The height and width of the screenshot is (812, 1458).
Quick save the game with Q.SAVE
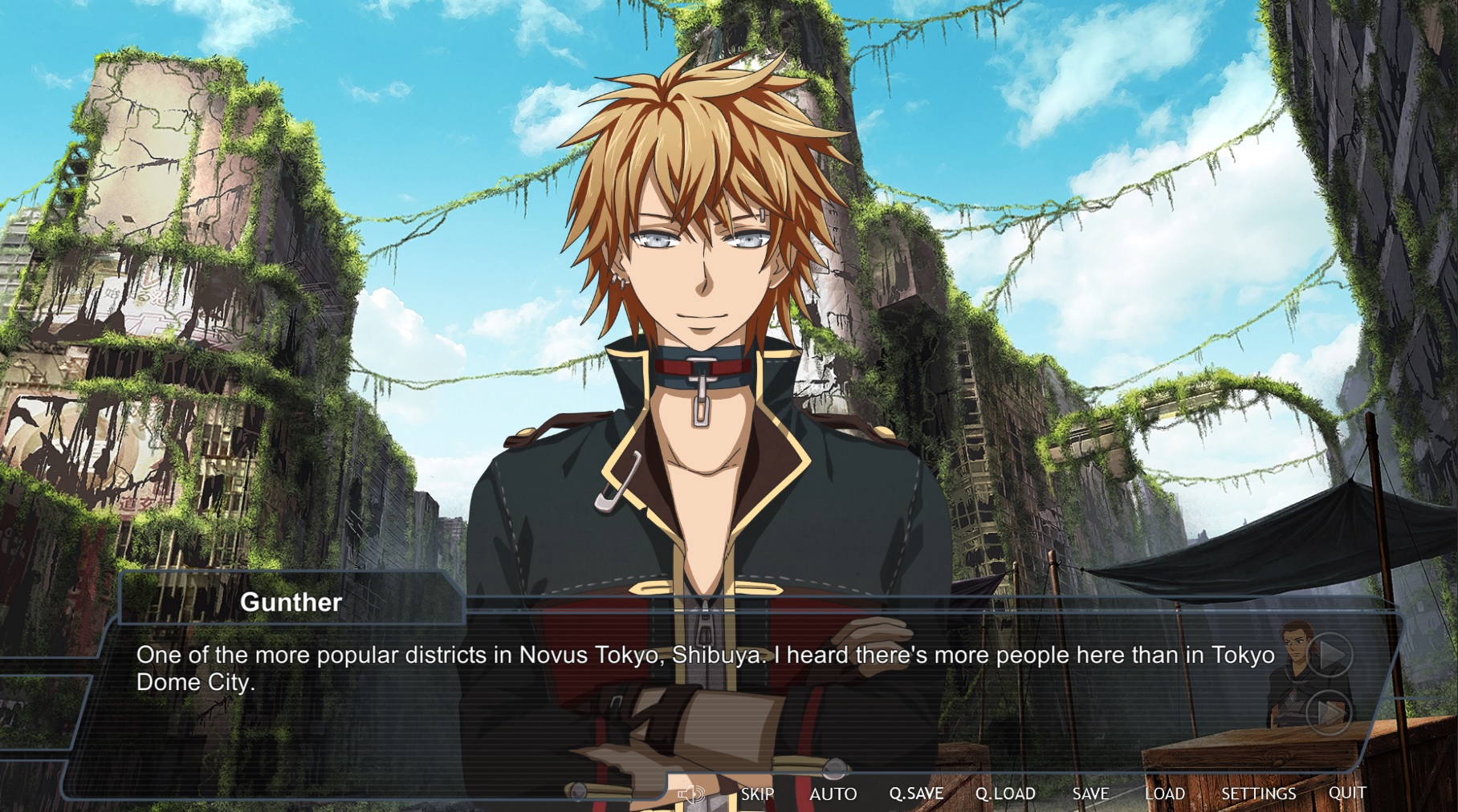click(918, 794)
